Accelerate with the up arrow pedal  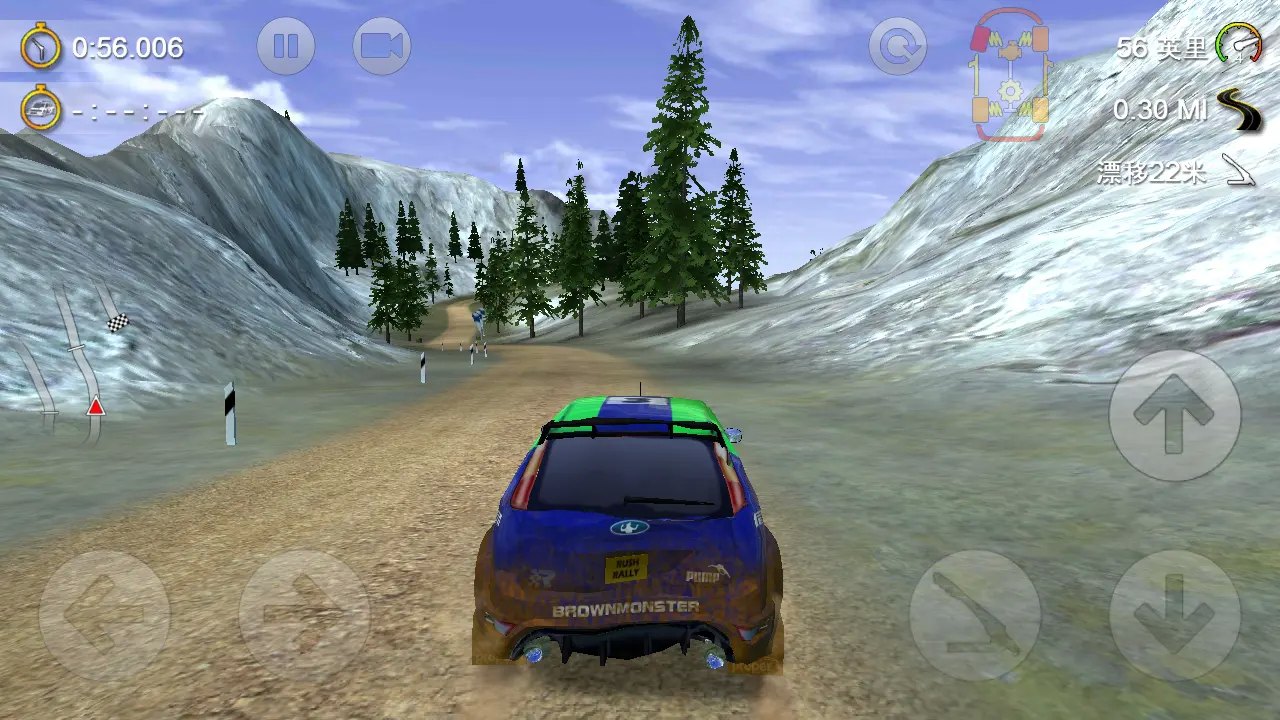(1174, 415)
